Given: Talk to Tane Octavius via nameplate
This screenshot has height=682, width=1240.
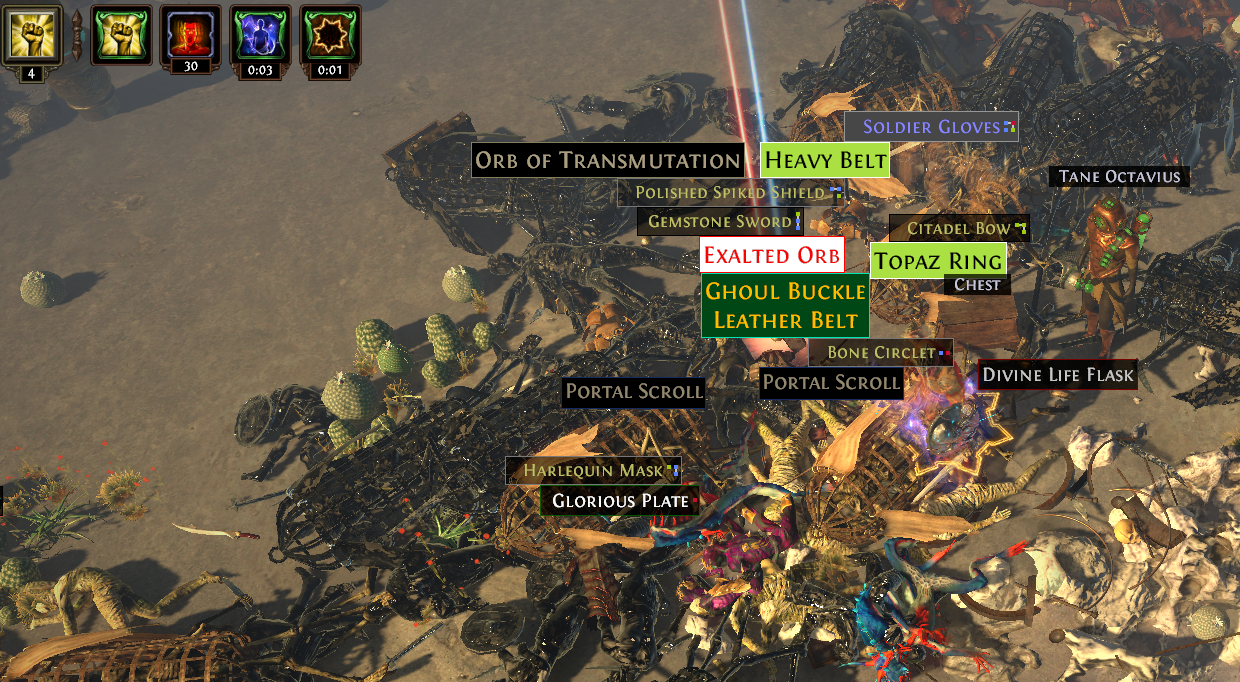Looking at the screenshot, I should (1120, 177).
